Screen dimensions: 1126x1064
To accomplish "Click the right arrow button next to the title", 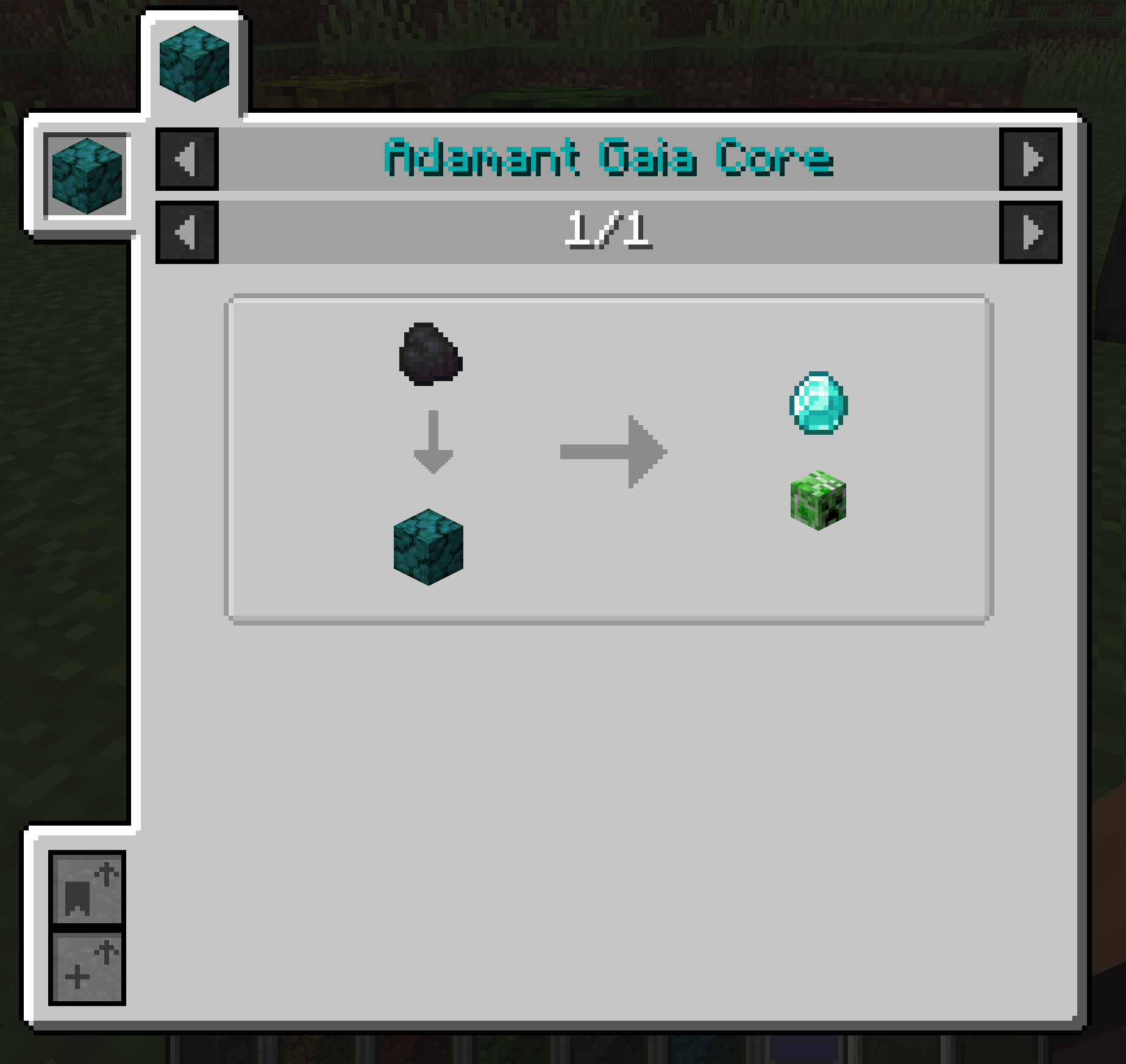I will [1032, 159].
